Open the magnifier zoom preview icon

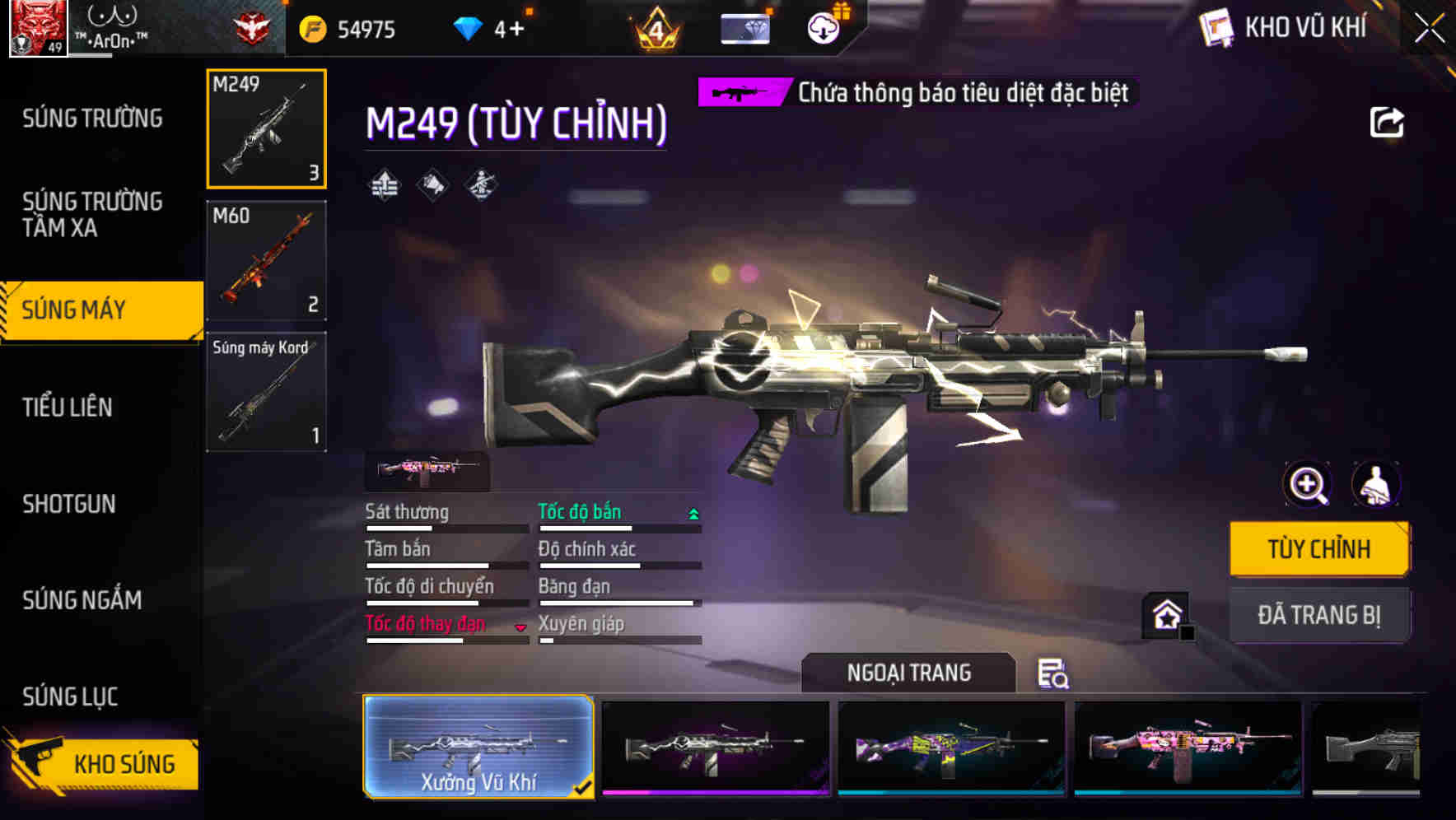1308,485
